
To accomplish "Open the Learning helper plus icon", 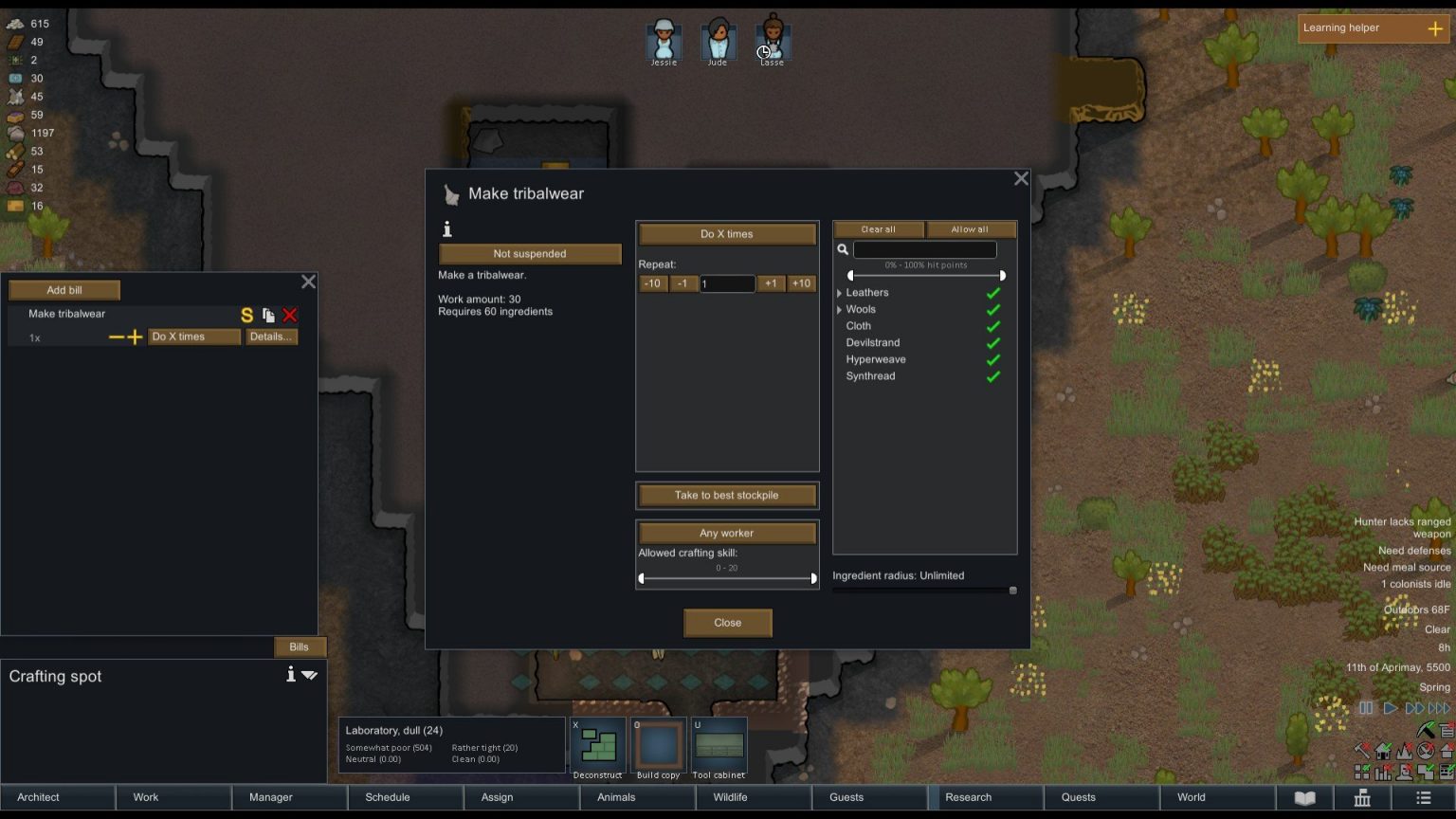I will click(1437, 28).
